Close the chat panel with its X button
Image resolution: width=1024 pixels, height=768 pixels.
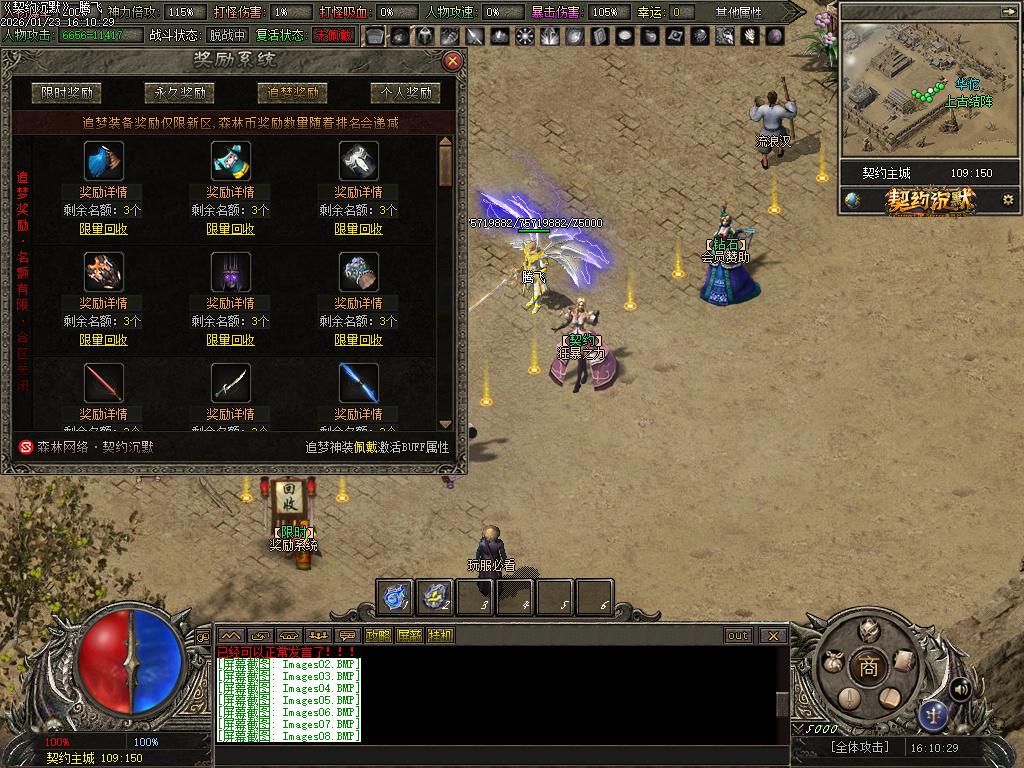click(x=773, y=635)
